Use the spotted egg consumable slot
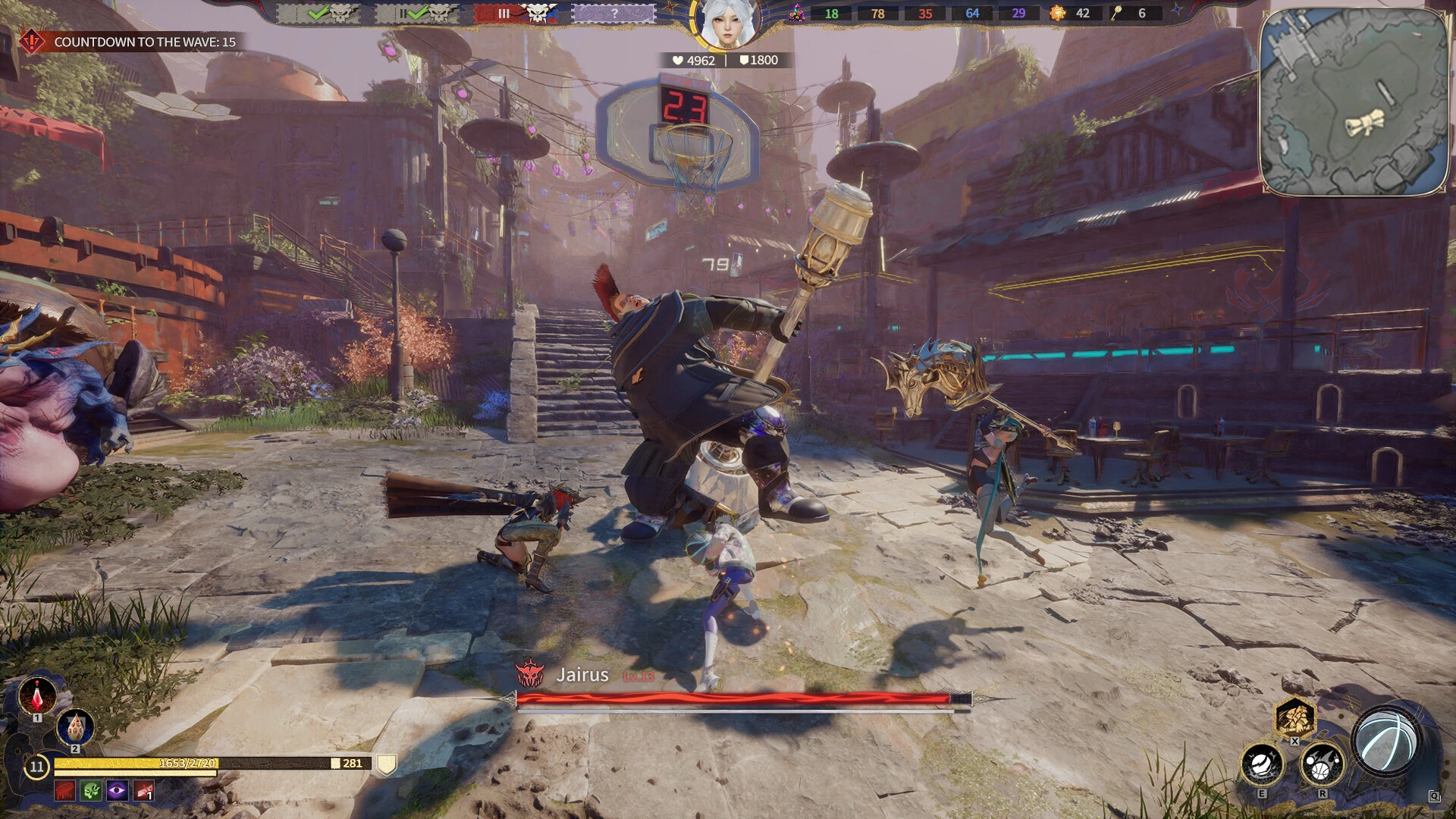 tap(76, 729)
